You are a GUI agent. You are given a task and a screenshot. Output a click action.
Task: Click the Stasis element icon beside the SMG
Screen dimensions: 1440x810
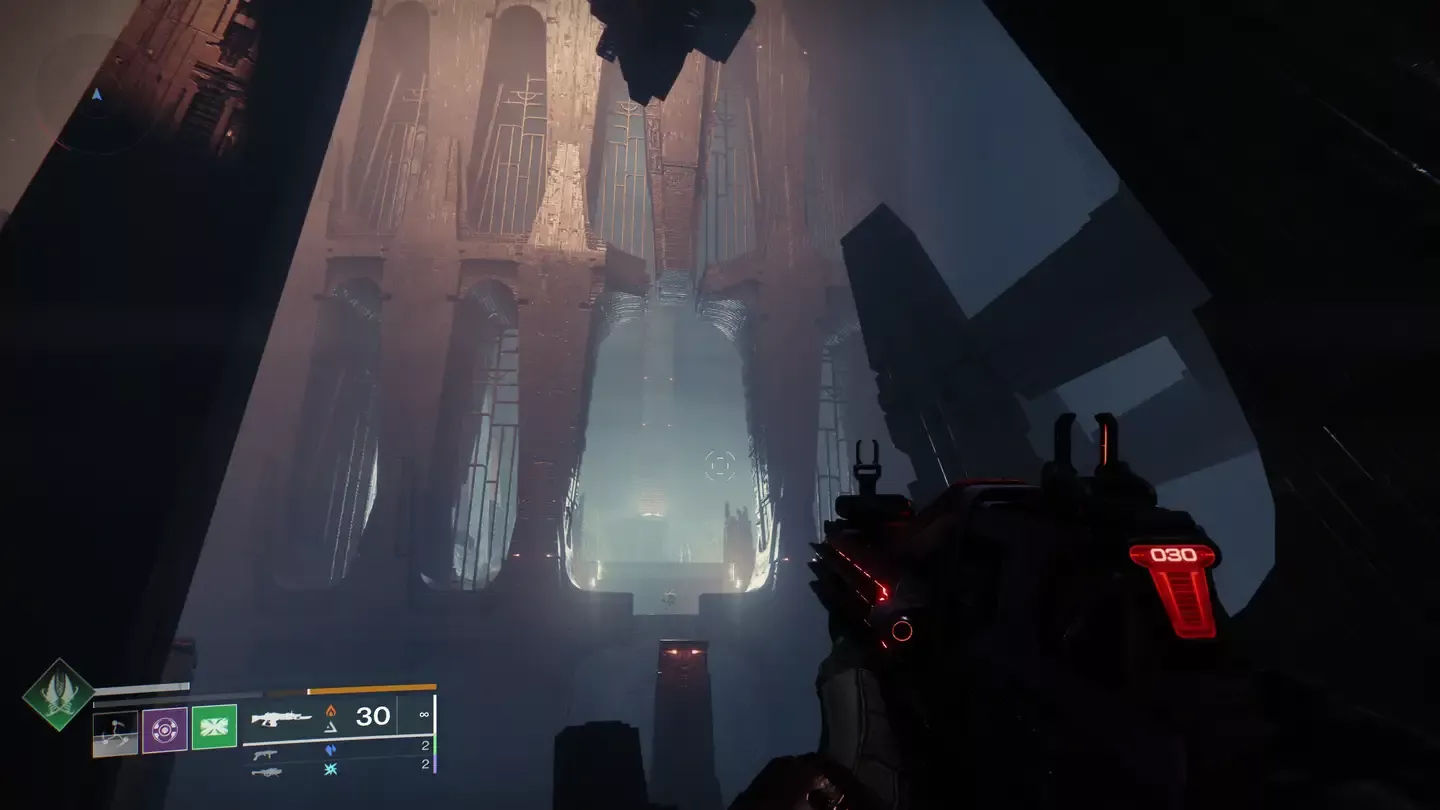coord(332,748)
